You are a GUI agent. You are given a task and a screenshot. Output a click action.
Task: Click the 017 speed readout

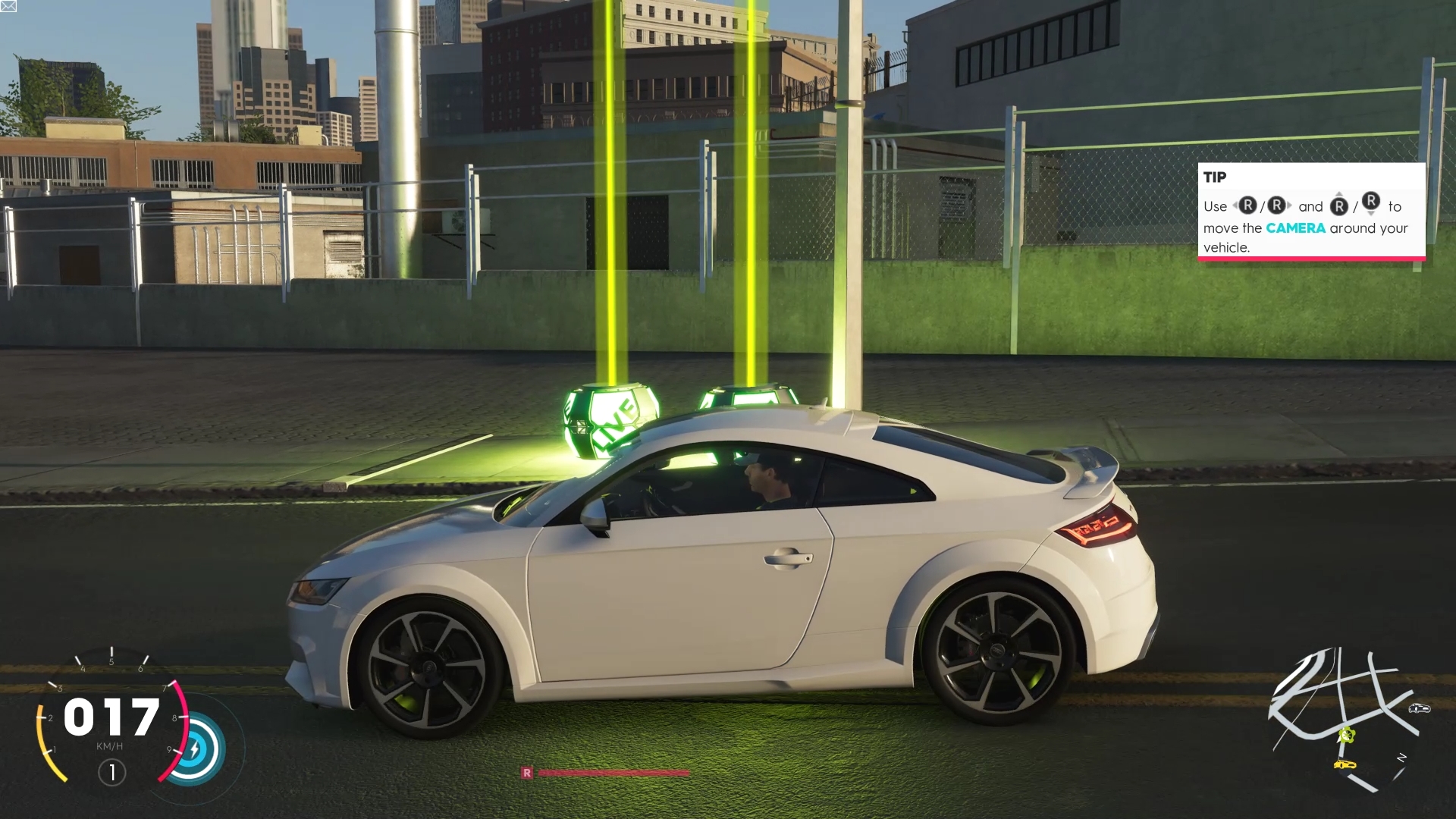(x=111, y=719)
